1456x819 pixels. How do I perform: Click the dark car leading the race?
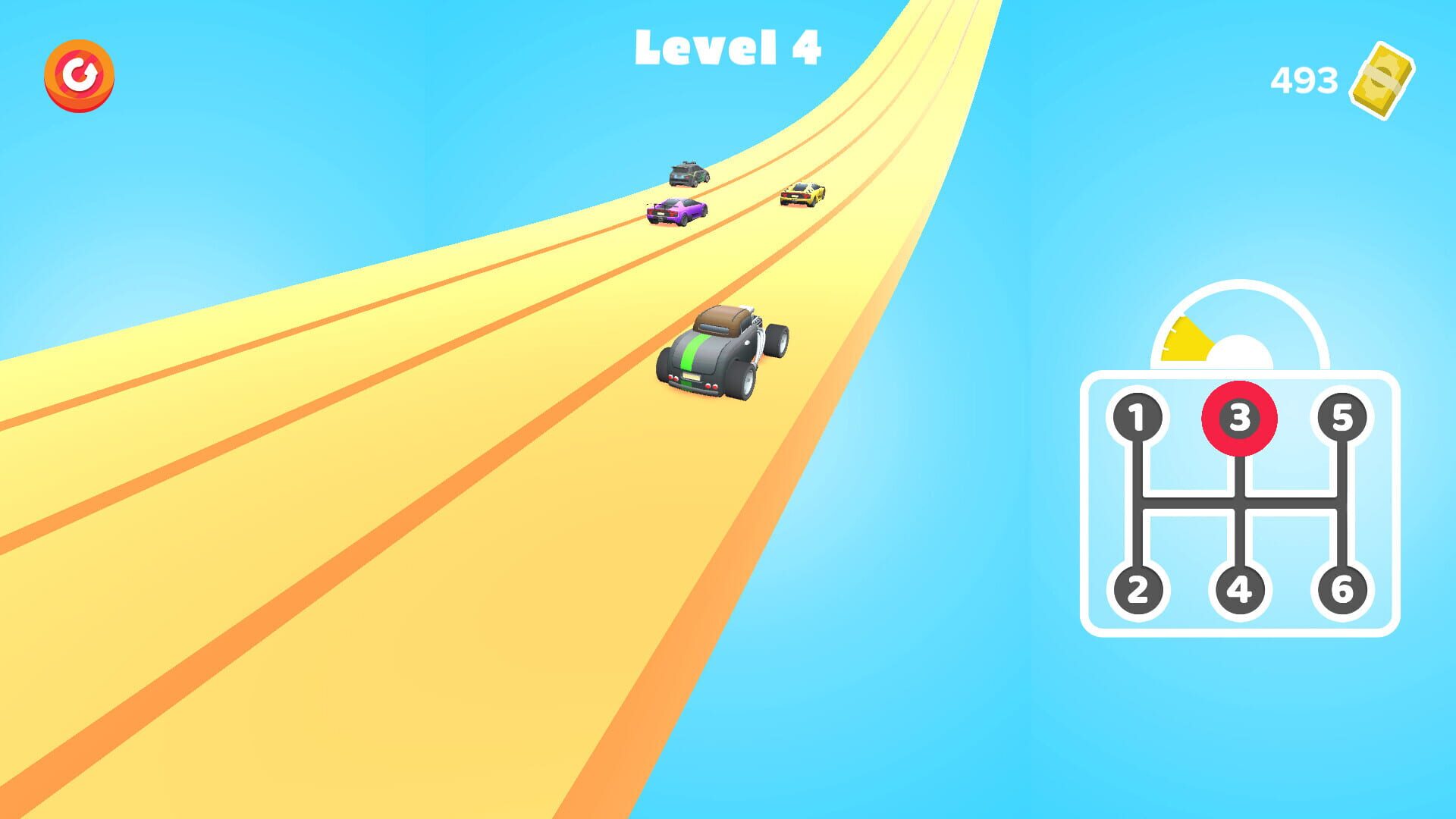point(689,173)
